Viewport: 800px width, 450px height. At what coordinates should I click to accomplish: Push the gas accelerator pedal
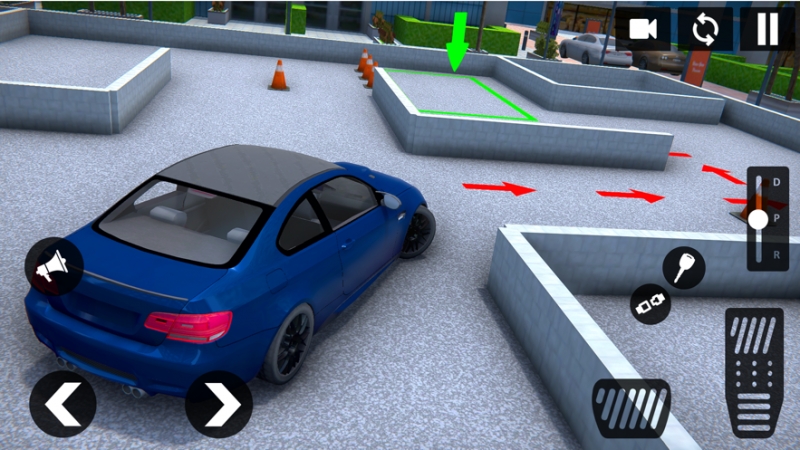754,371
